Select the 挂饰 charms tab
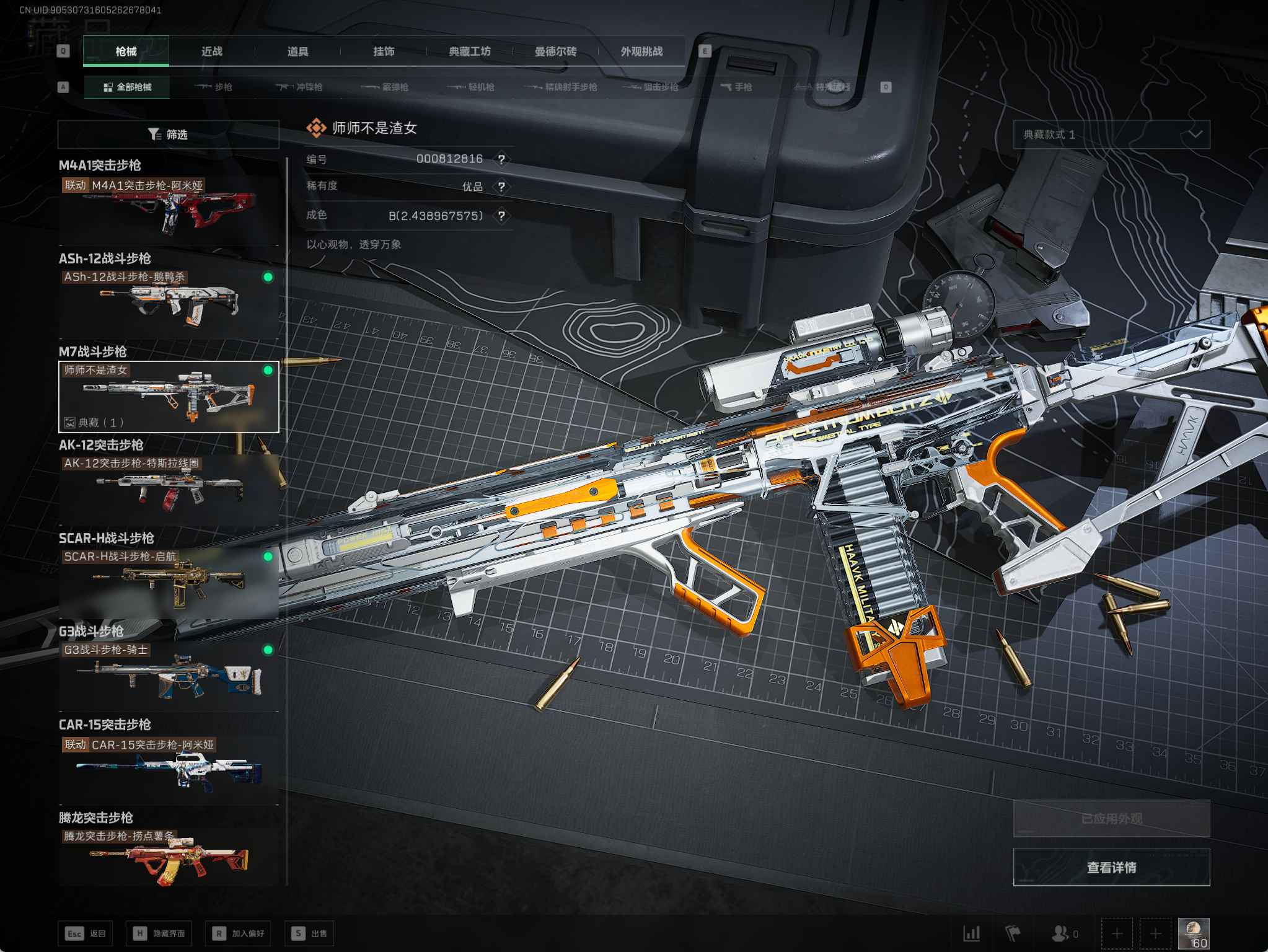 coord(384,51)
